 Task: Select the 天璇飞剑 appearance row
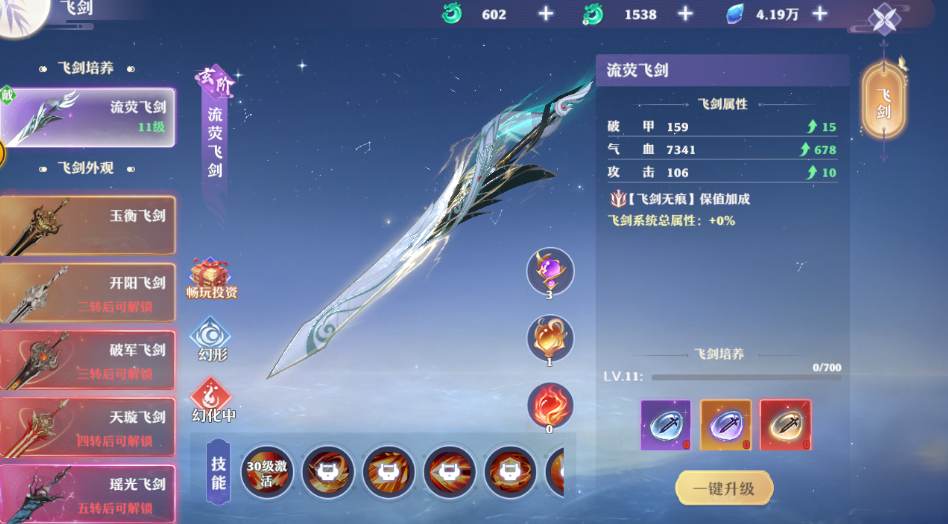click(x=88, y=427)
